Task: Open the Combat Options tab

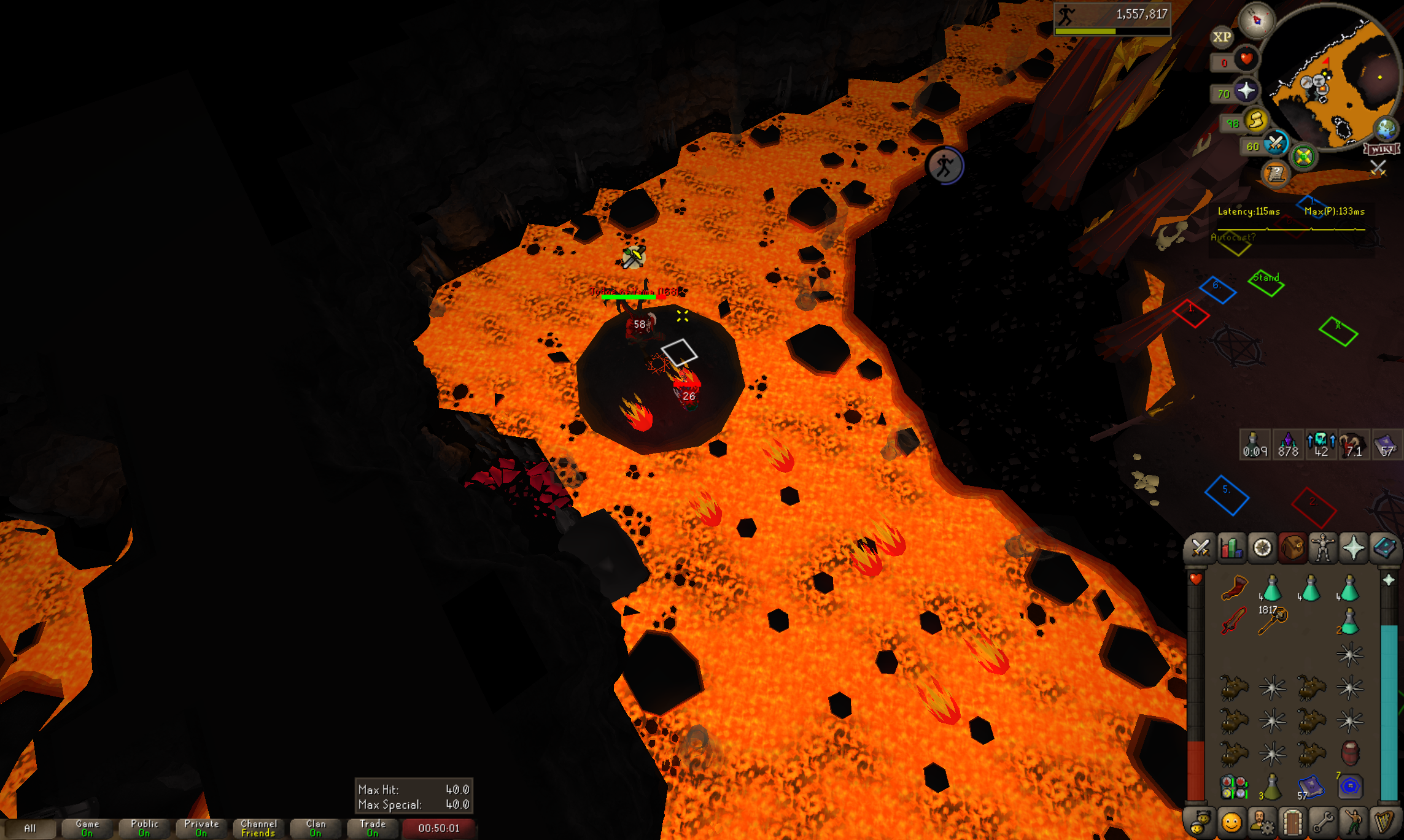Action: point(1200,548)
